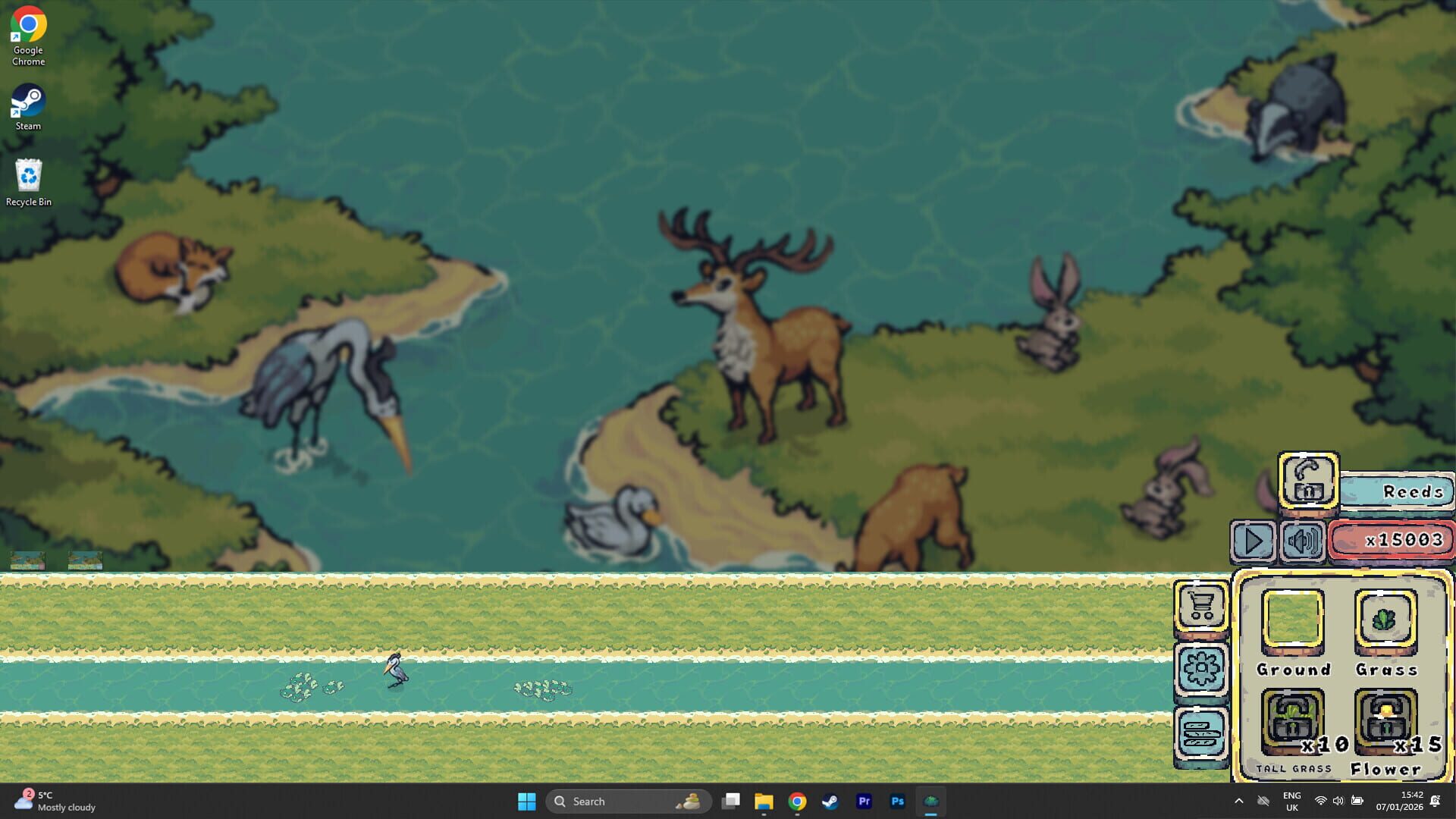1456x819 pixels.
Task: Open Steam from the desktop
Action: coord(28,102)
